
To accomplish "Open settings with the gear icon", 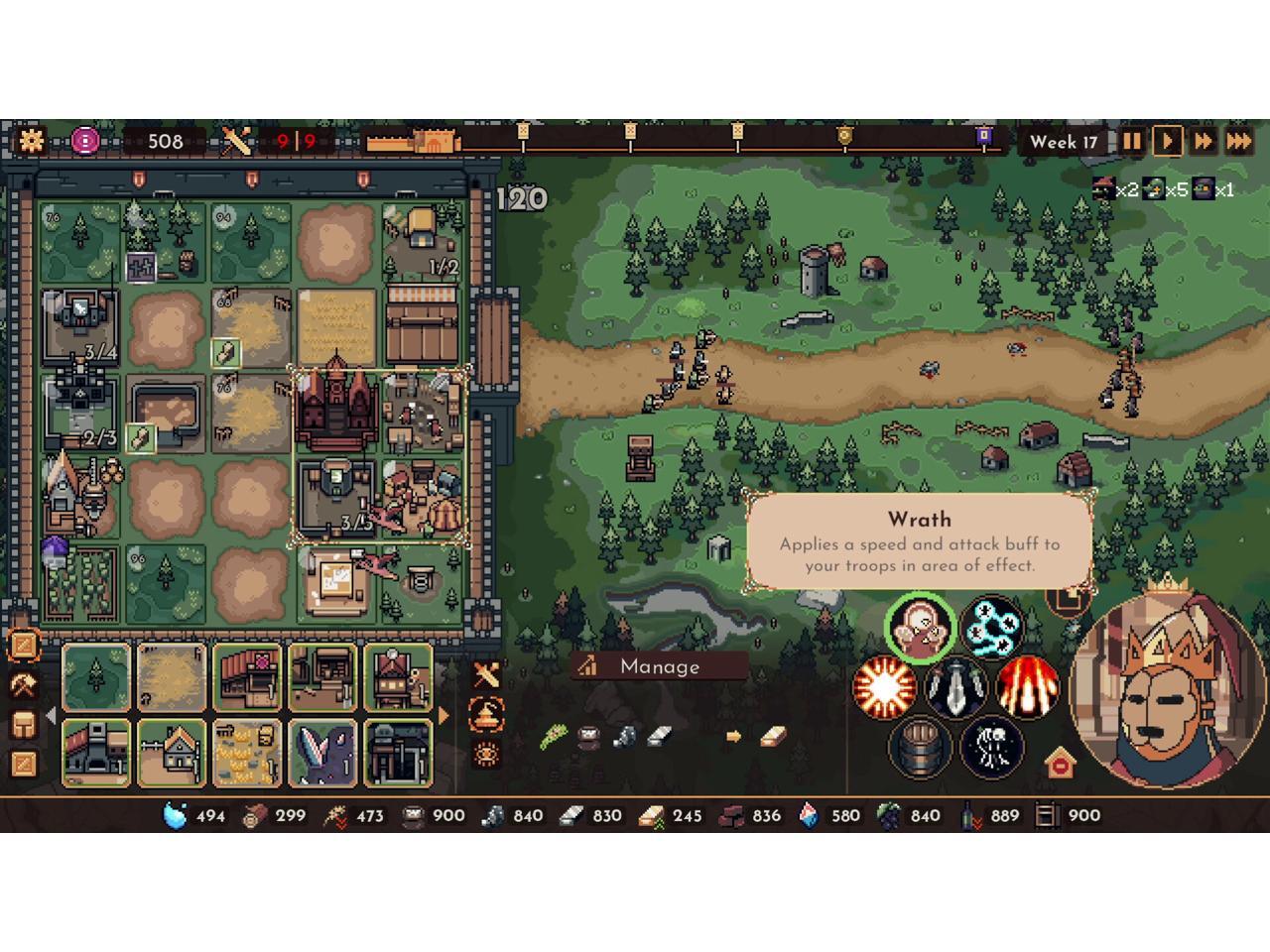I will point(31,140).
